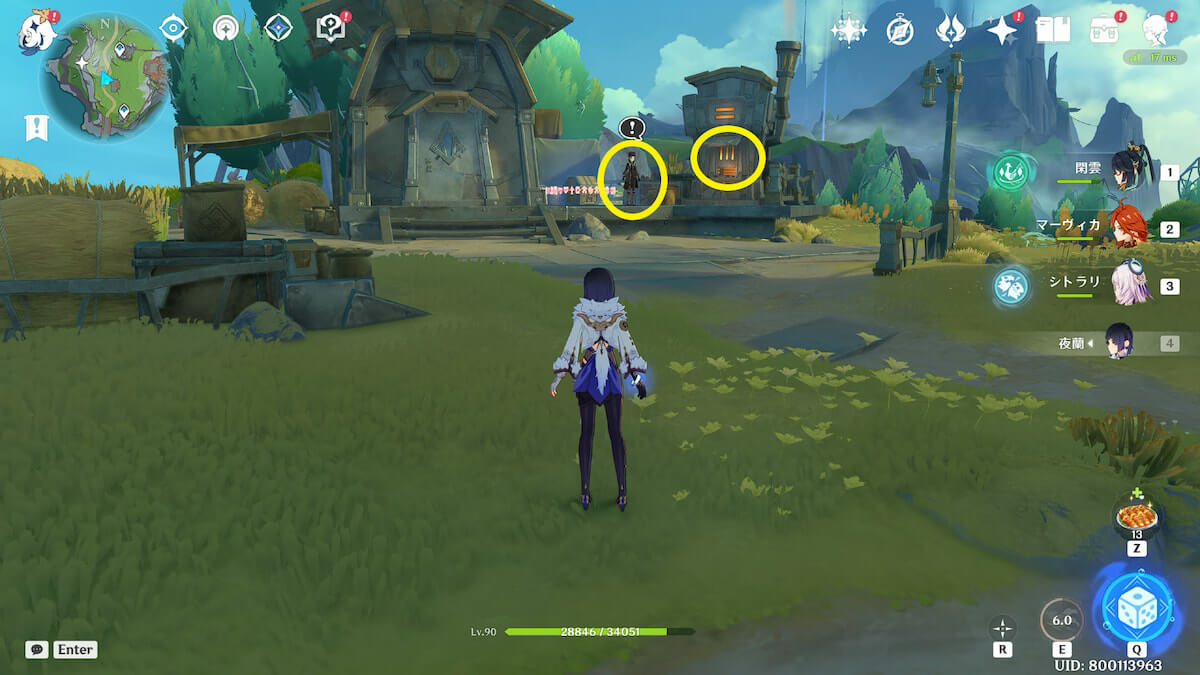Open the winged Battle Pass icon

tap(950, 31)
